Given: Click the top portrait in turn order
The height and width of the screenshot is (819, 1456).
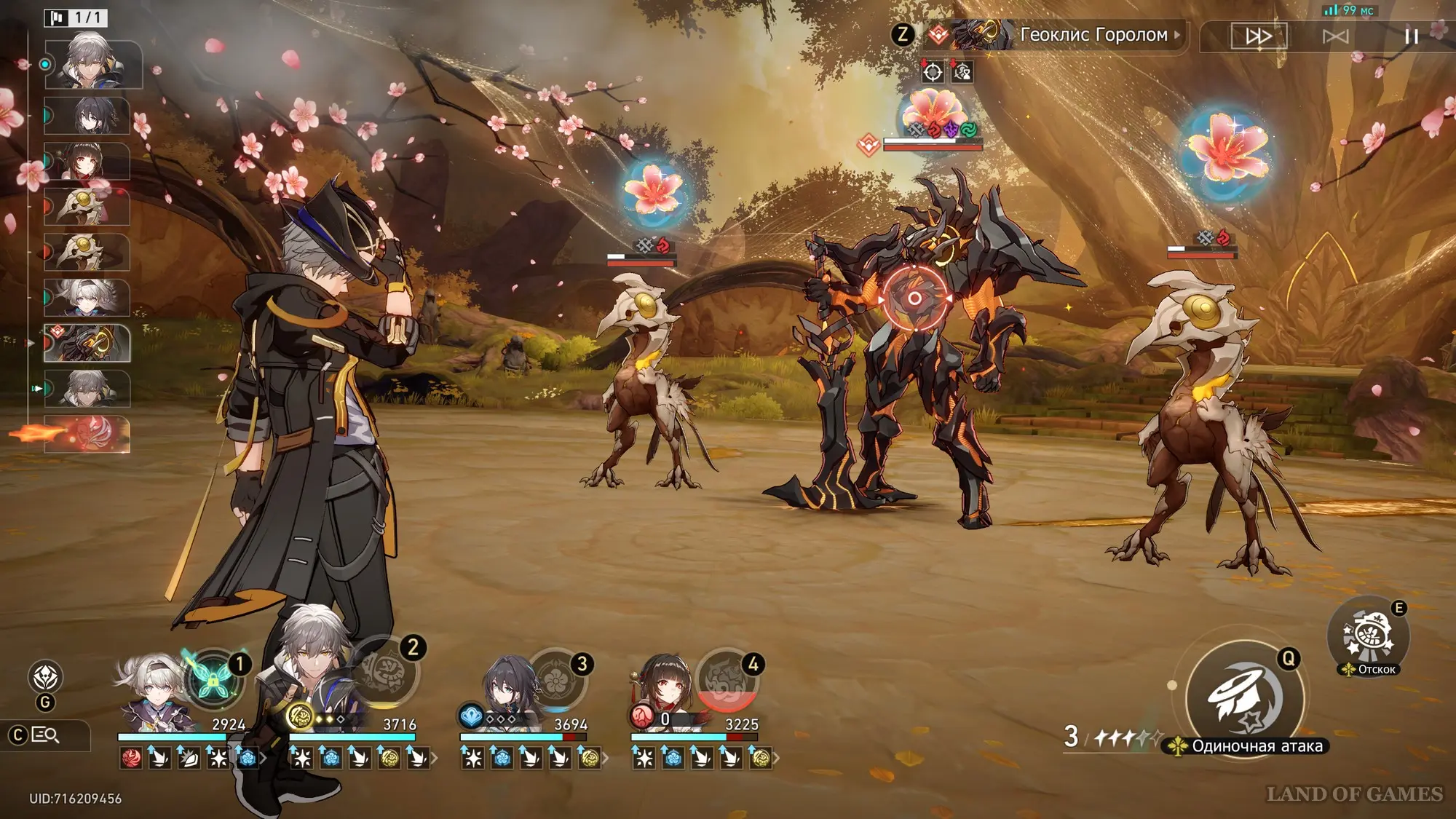Looking at the screenshot, I should coord(92,65).
